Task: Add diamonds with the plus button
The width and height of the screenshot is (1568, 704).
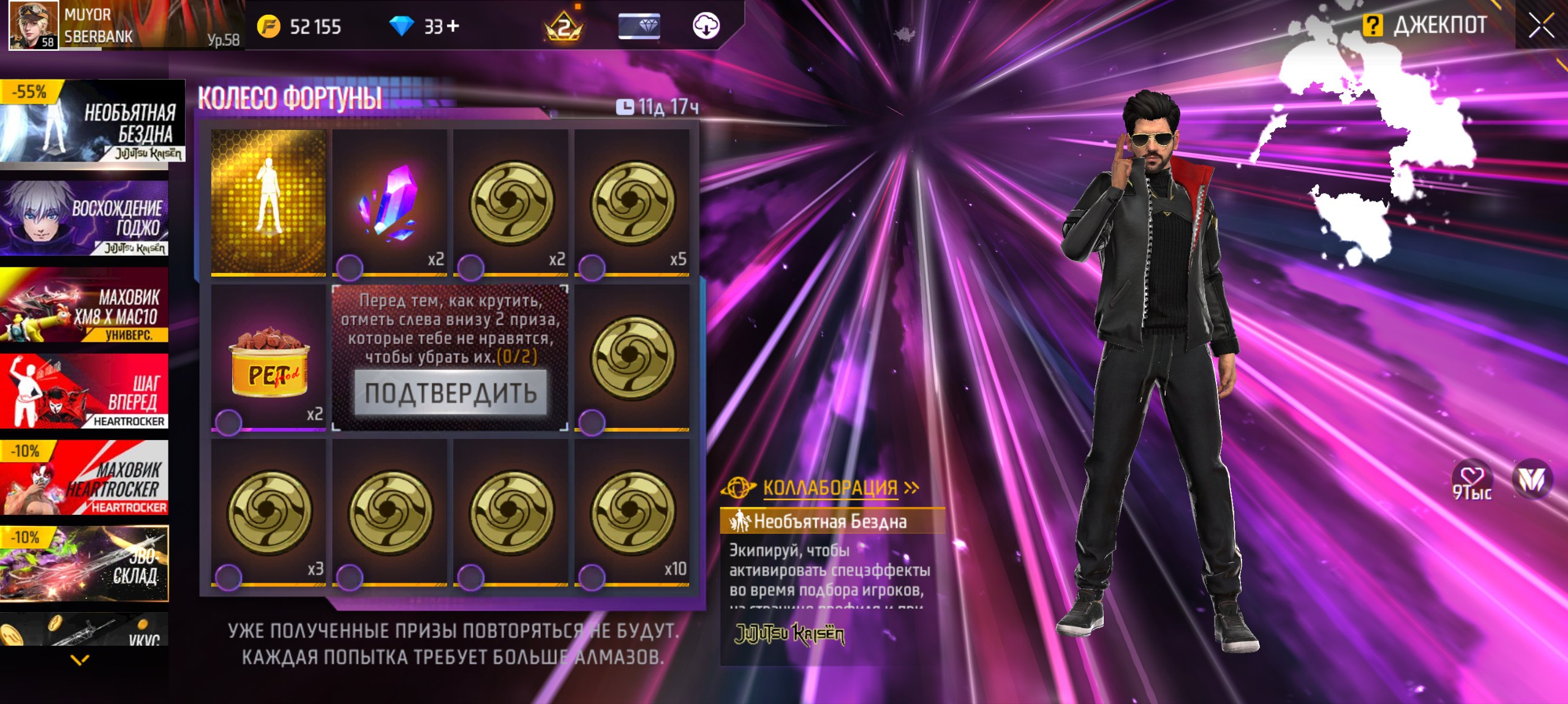Action: [453, 26]
